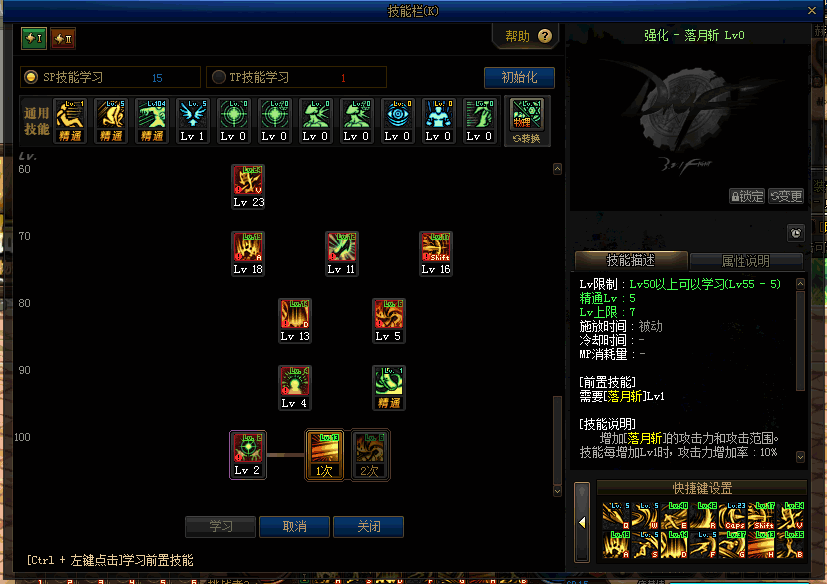Open the 帮助 help button
The height and width of the screenshot is (584, 827).
click(528, 36)
